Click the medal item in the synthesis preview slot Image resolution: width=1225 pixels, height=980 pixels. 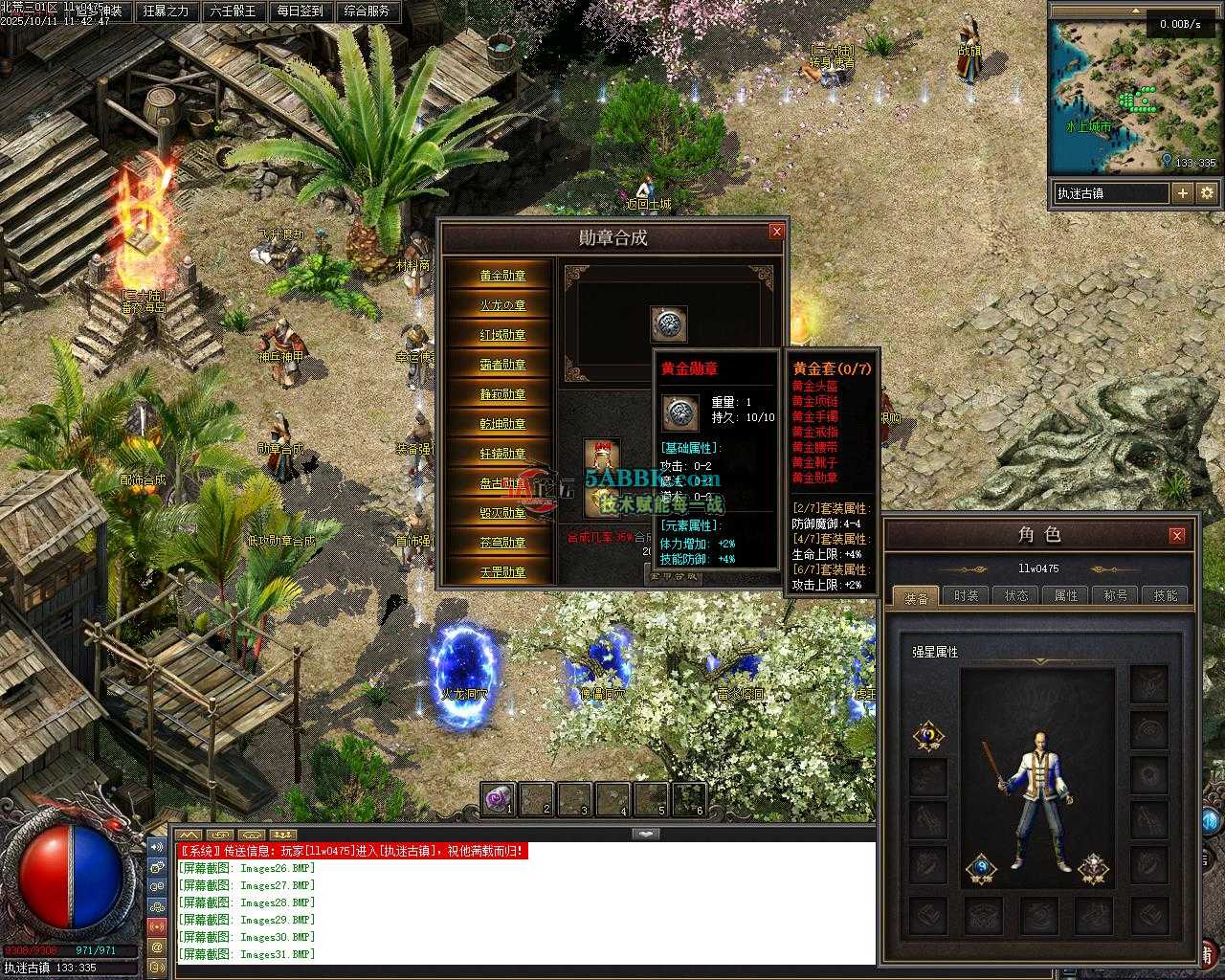click(x=668, y=324)
